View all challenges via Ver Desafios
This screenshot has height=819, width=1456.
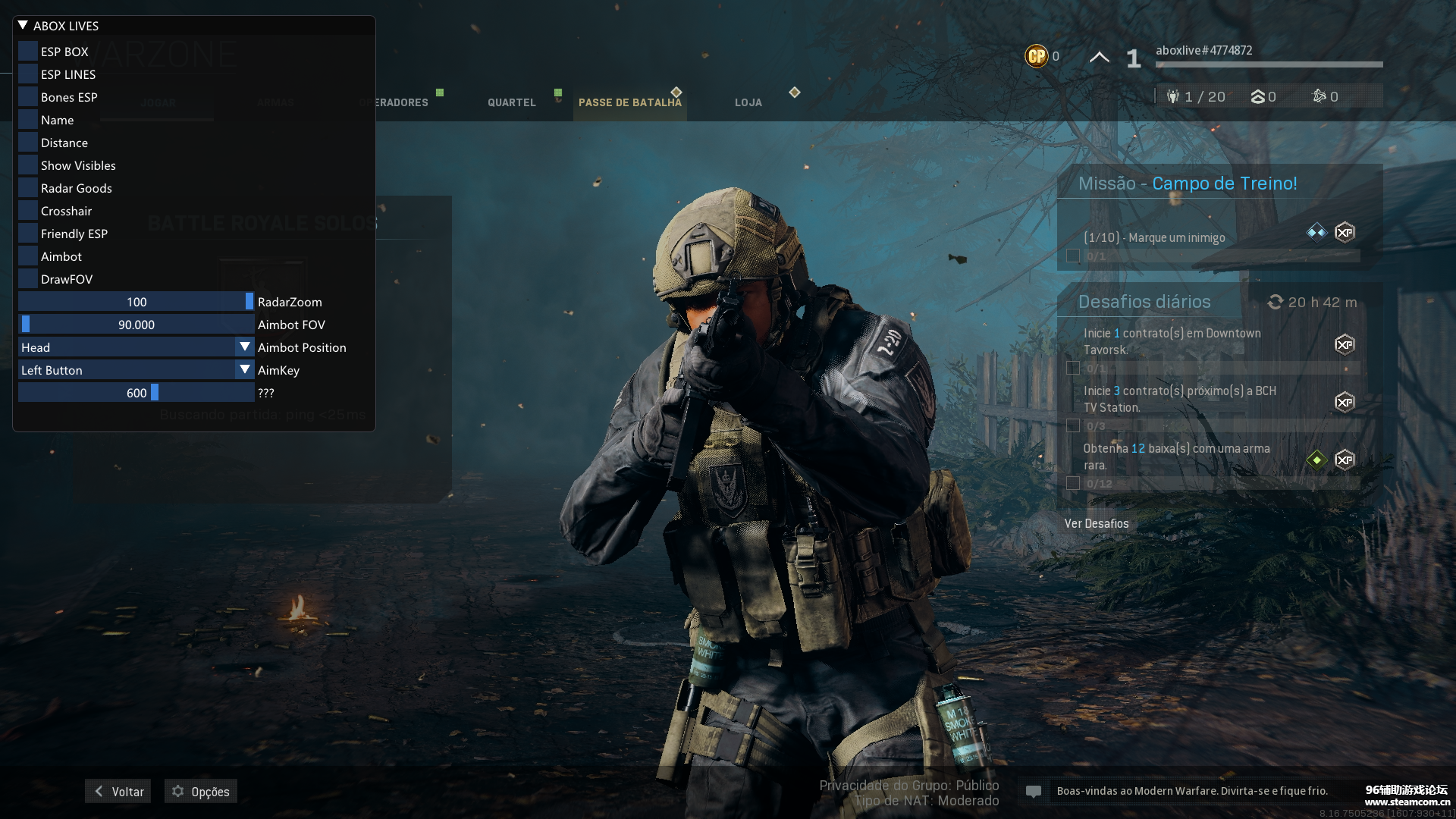click(x=1097, y=523)
